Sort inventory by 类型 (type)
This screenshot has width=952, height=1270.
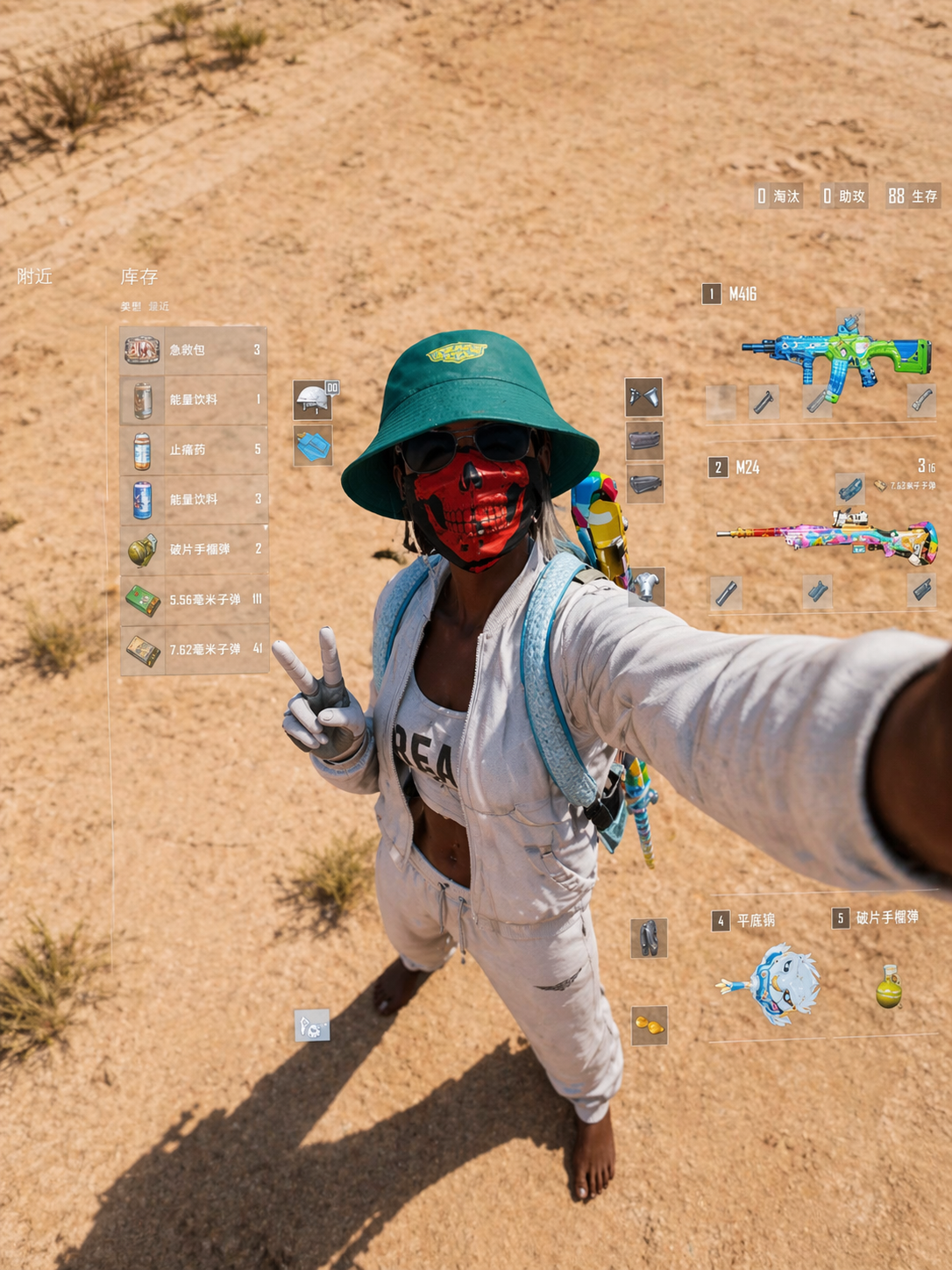click(x=131, y=307)
